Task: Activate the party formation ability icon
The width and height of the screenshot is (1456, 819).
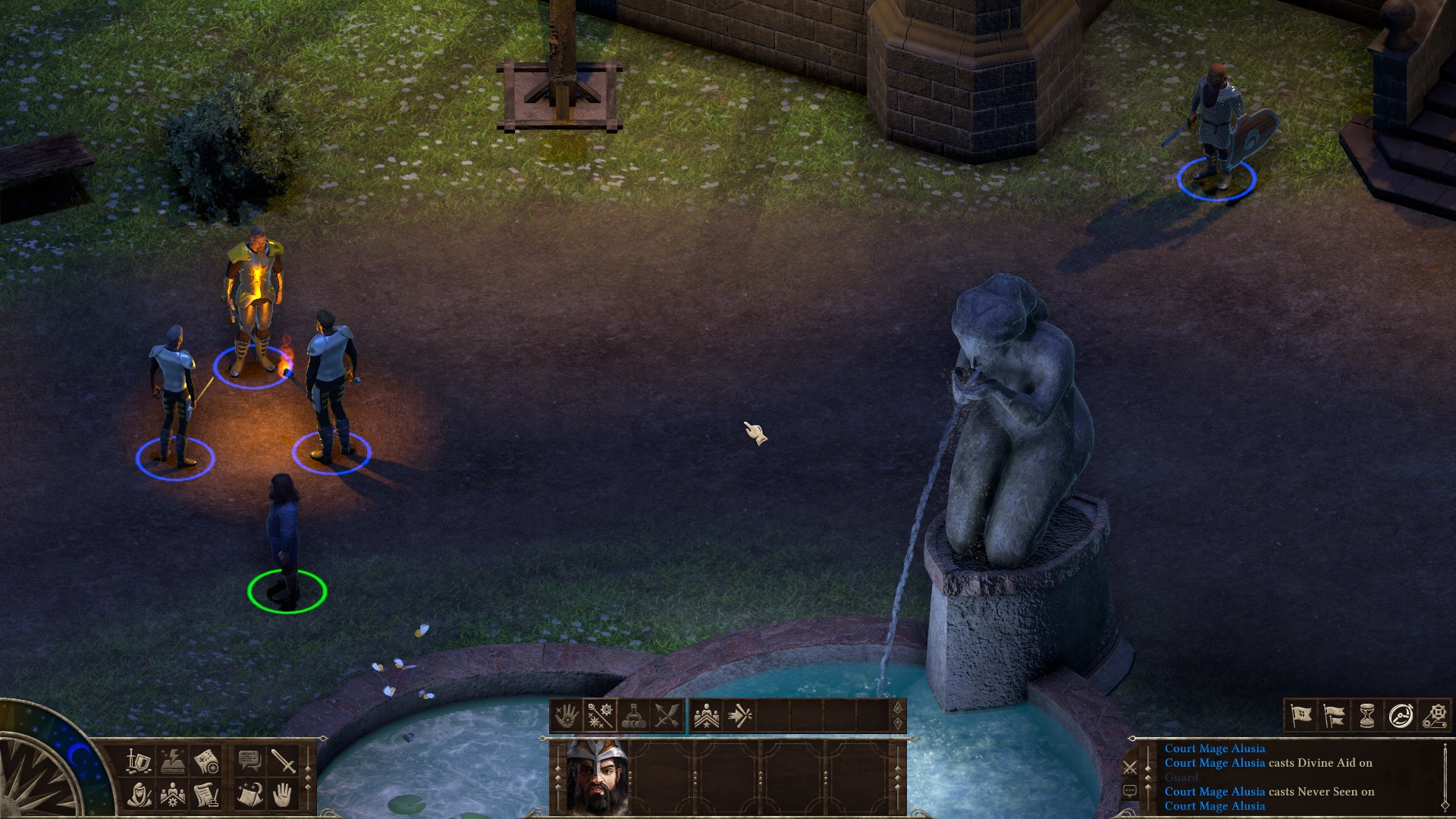Action: pos(707,715)
